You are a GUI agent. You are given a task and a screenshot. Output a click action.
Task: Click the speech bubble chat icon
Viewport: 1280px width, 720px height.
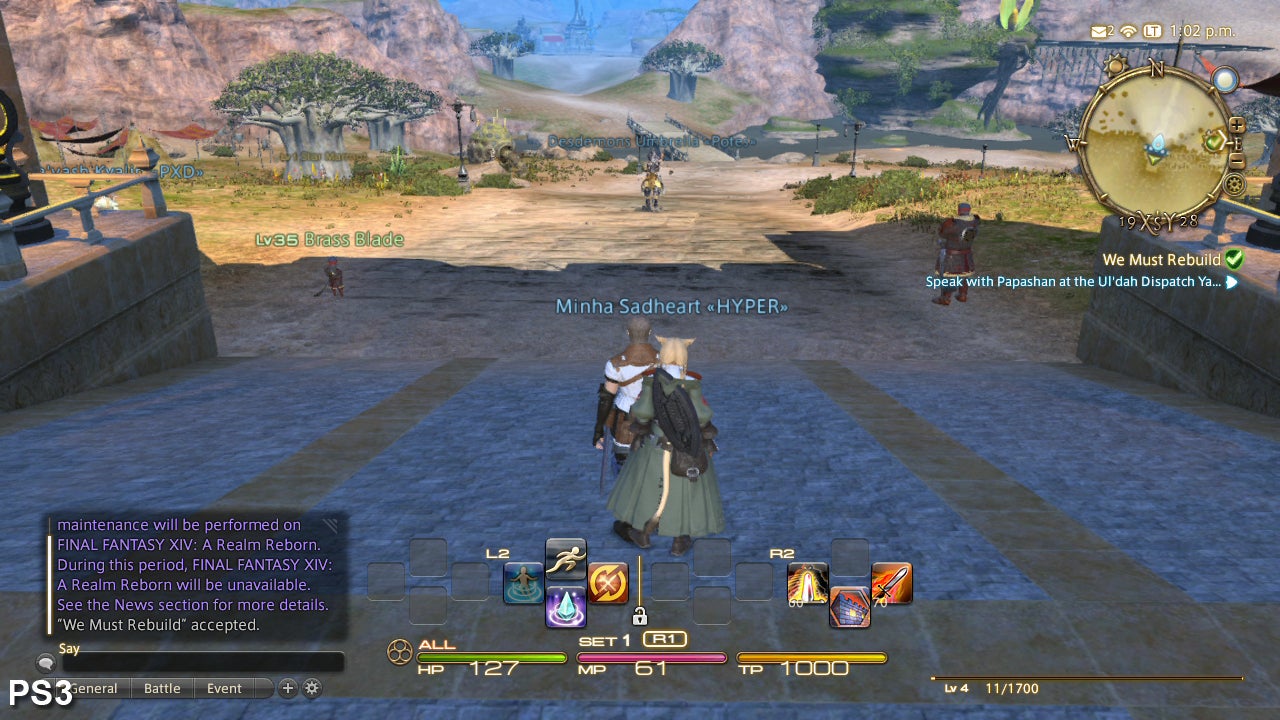click(44, 662)
